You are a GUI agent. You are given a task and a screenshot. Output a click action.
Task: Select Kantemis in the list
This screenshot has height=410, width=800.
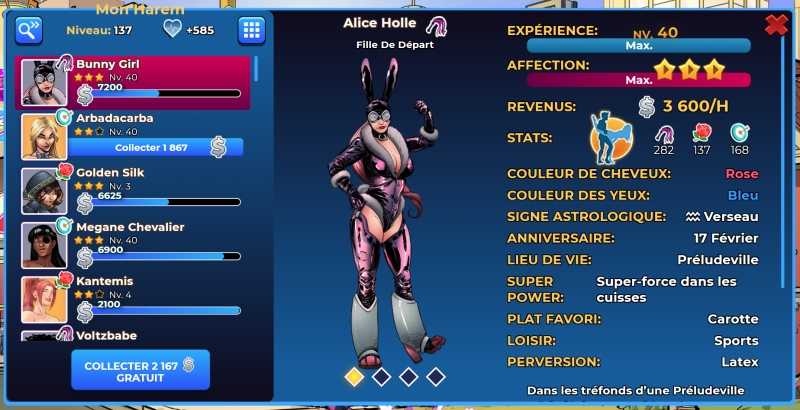tap(135, 298)
